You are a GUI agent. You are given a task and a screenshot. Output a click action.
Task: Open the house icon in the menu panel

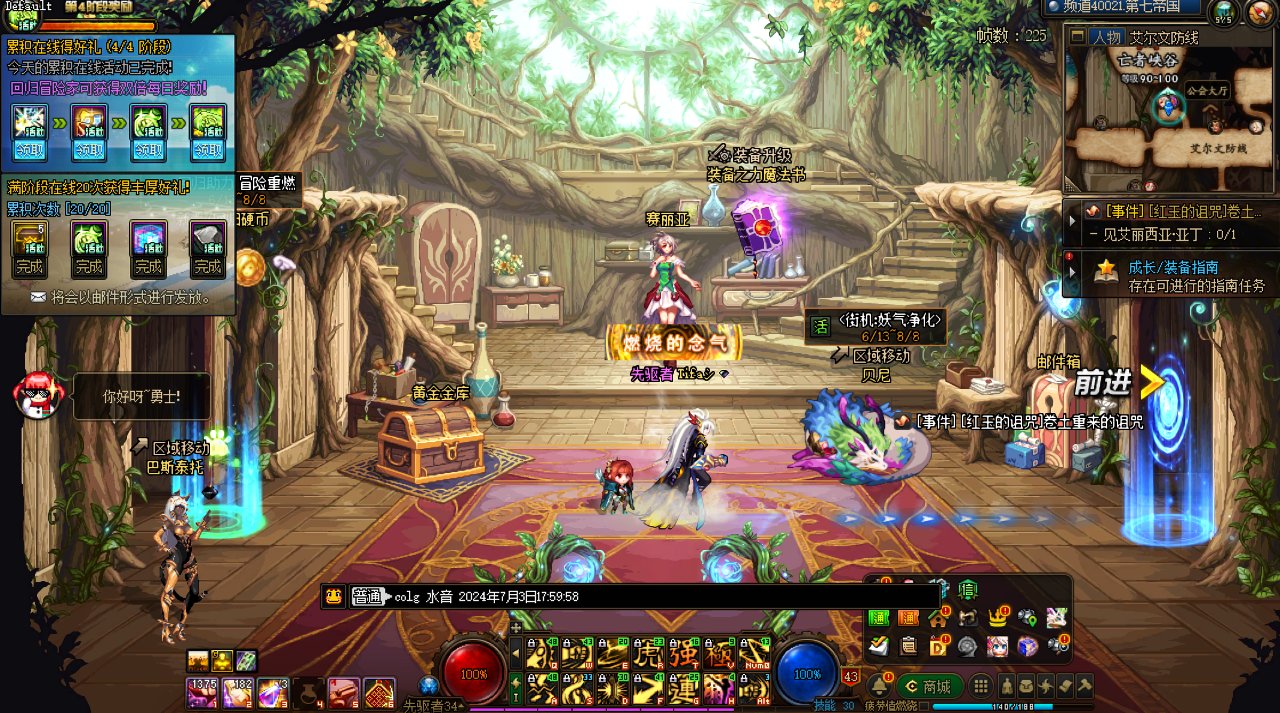pyautogui.click(x=938, y=618)
